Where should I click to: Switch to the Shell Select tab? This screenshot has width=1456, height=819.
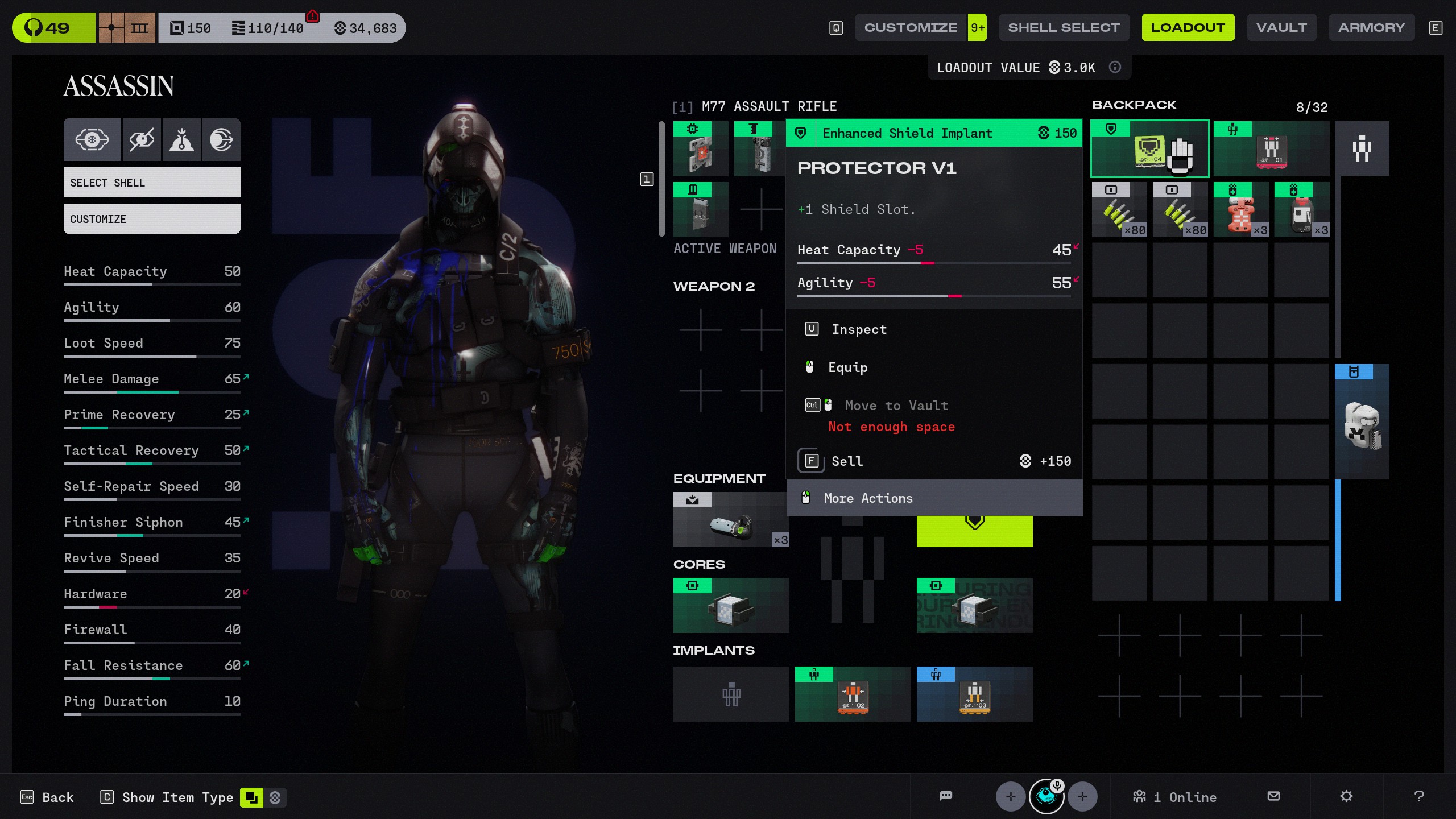1064,27
